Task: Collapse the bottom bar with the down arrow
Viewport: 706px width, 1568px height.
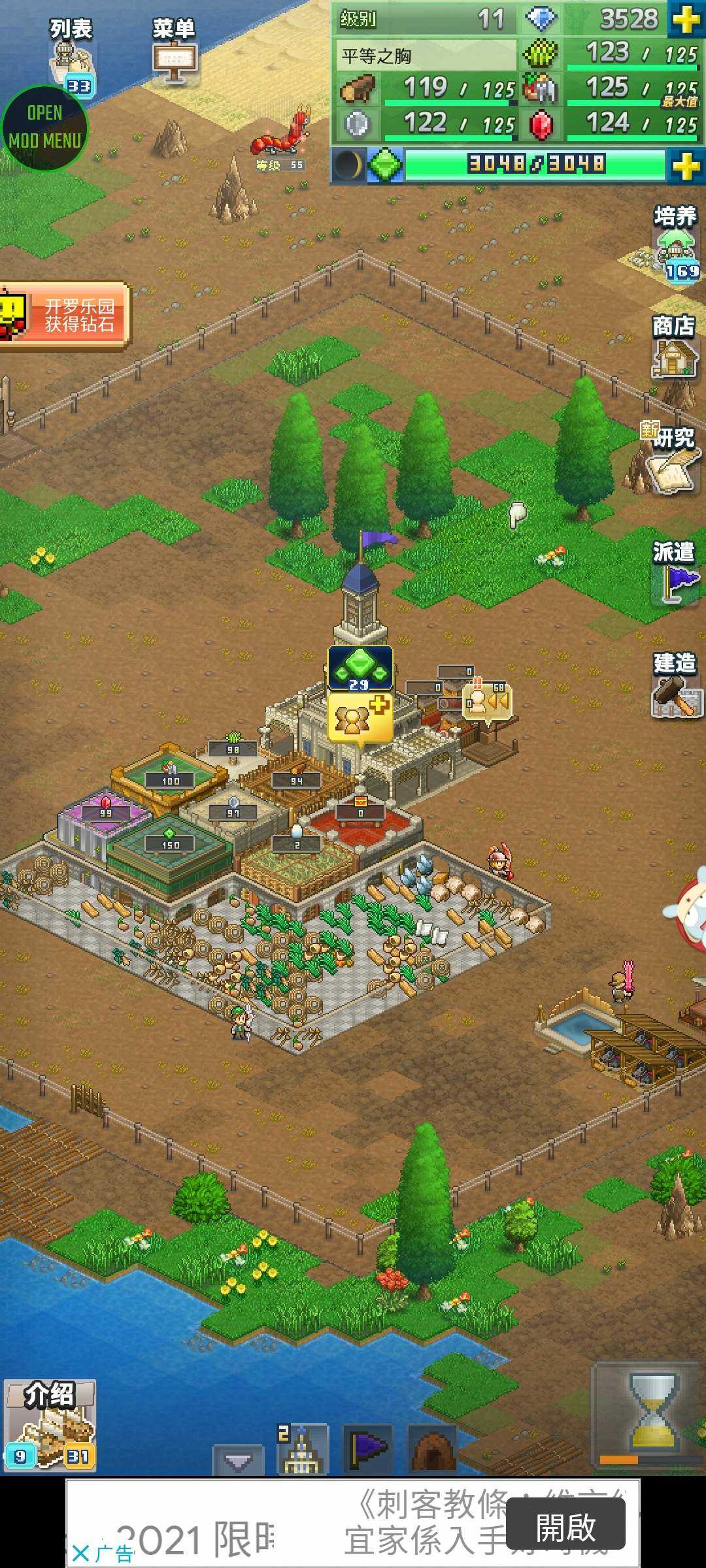Action: [238, 1461]
